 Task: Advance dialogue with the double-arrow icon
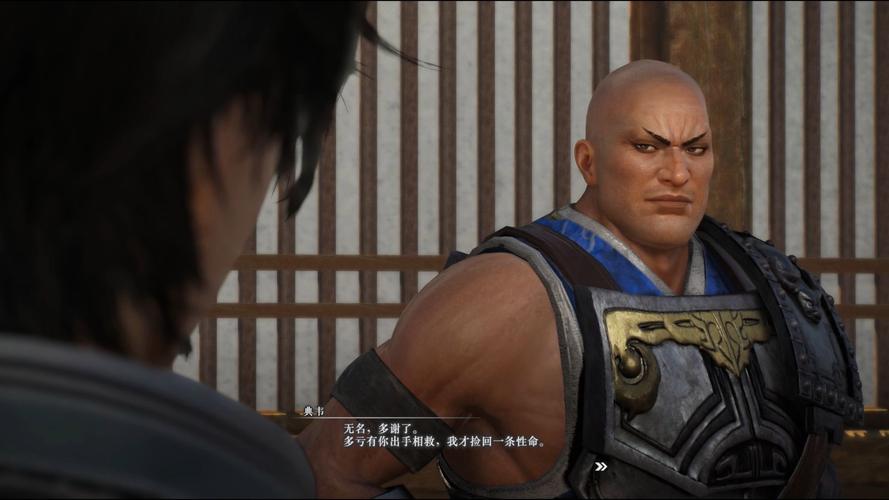pyautogui.click(x=600, y=466)
